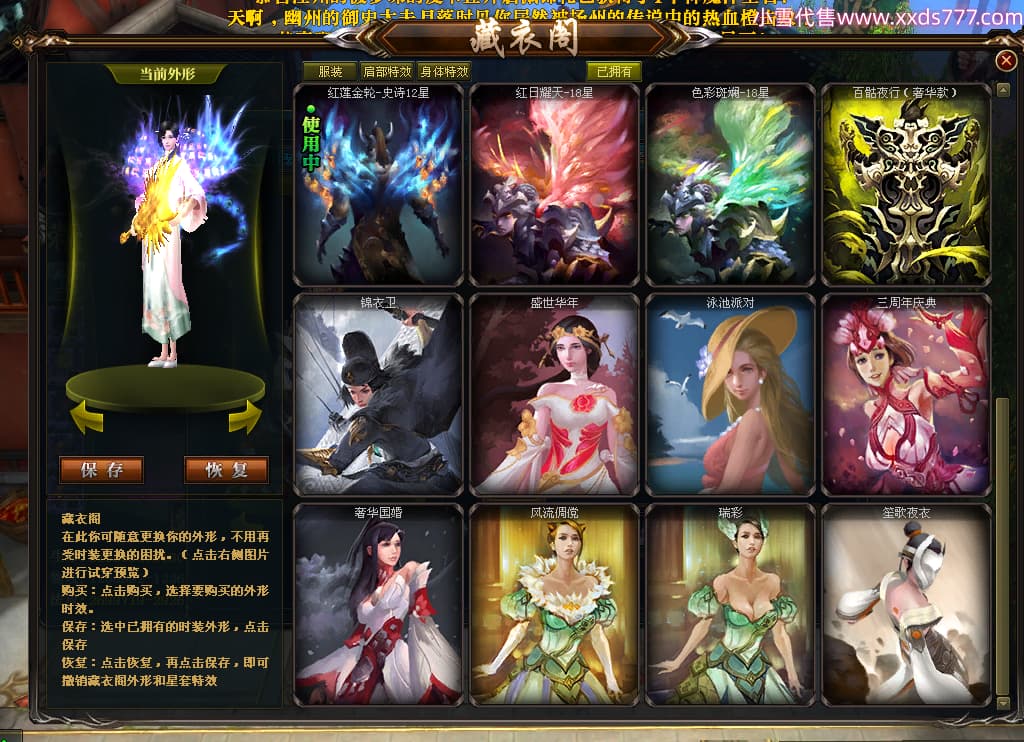Rotate character with the right arrow
This screenshot has height=742, width=1024.
[245, 416]
